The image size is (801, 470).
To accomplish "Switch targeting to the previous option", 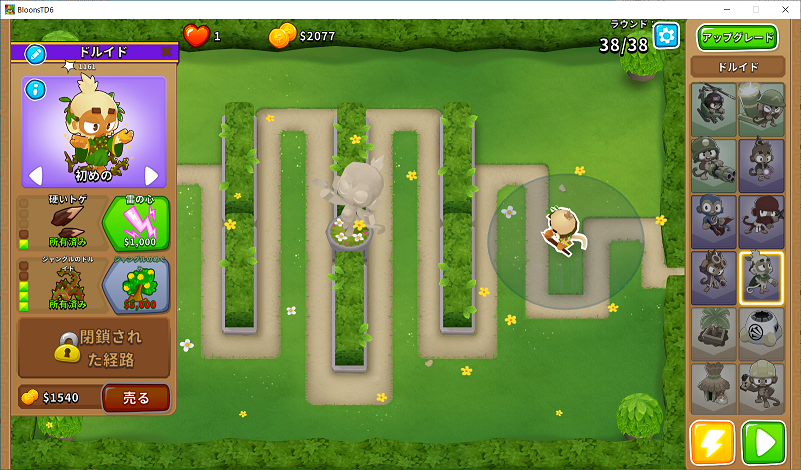I will [35, 176].
